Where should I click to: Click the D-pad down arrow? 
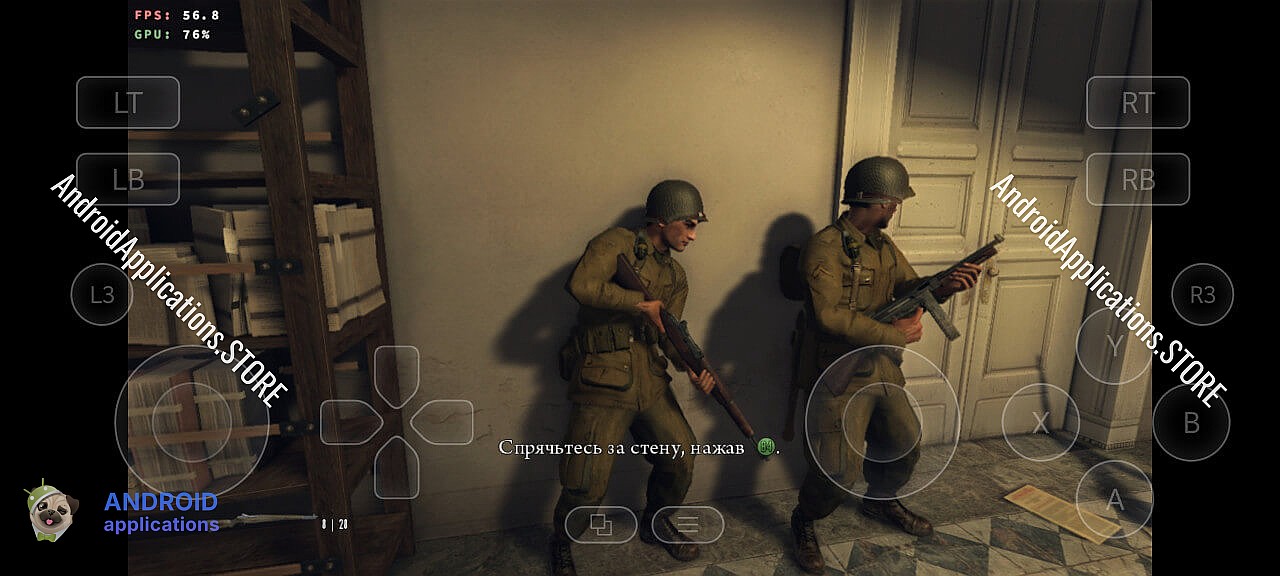click(397, 468)
